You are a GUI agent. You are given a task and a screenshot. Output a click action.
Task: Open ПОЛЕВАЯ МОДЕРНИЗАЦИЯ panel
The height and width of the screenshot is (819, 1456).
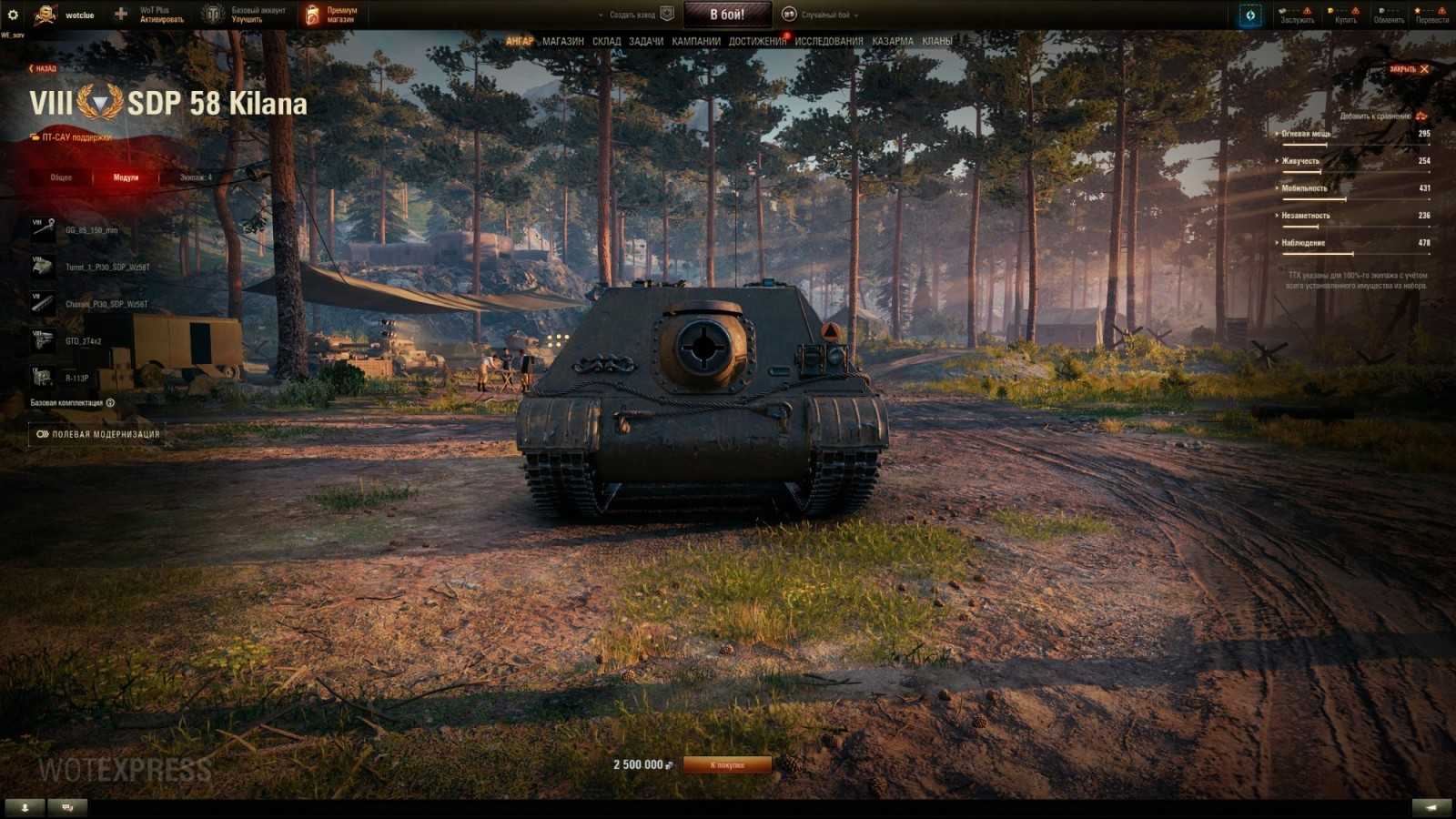tap(98, 435)
